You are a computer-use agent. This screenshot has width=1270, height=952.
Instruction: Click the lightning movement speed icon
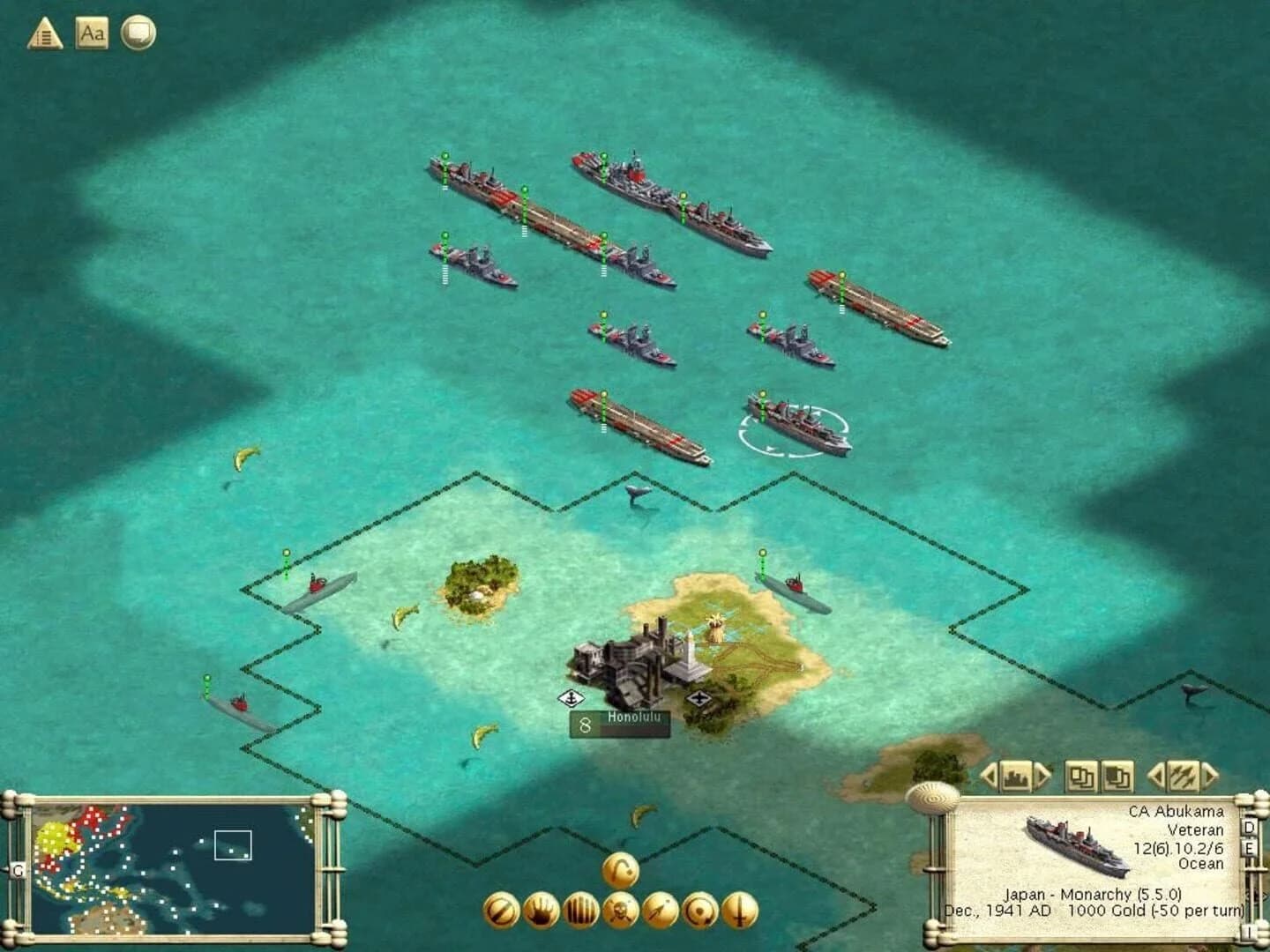click(1184, 777)
